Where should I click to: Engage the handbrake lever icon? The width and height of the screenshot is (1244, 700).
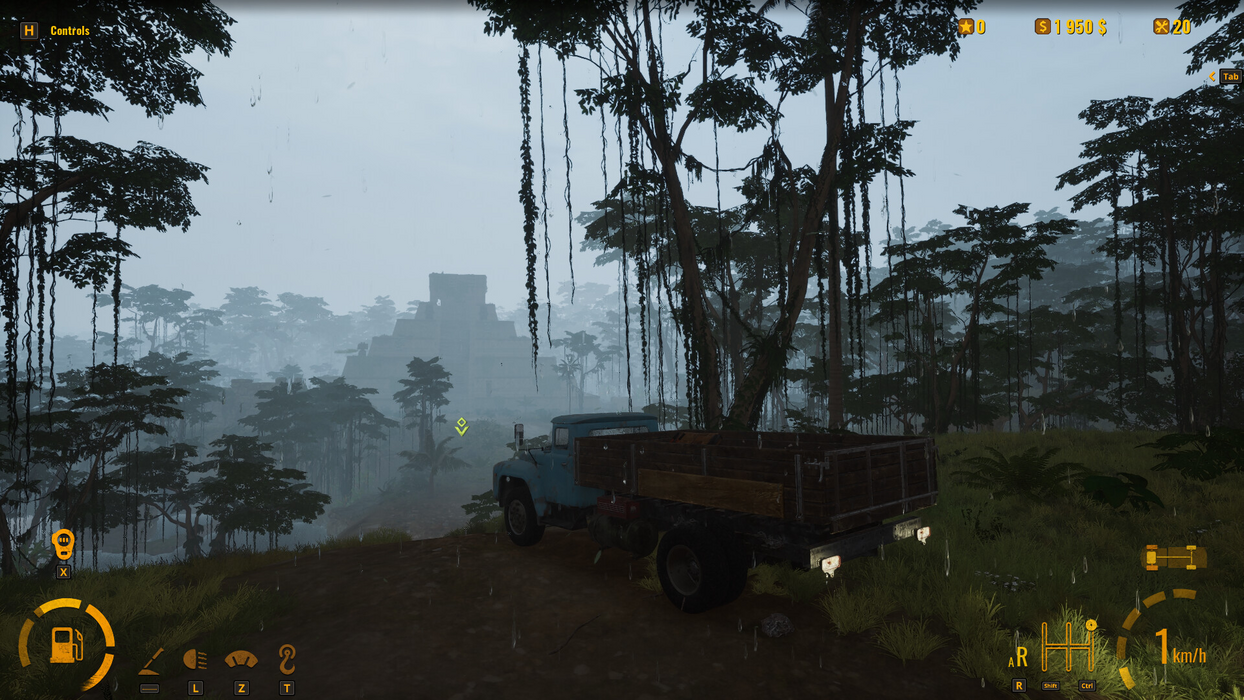pos(151,661)
